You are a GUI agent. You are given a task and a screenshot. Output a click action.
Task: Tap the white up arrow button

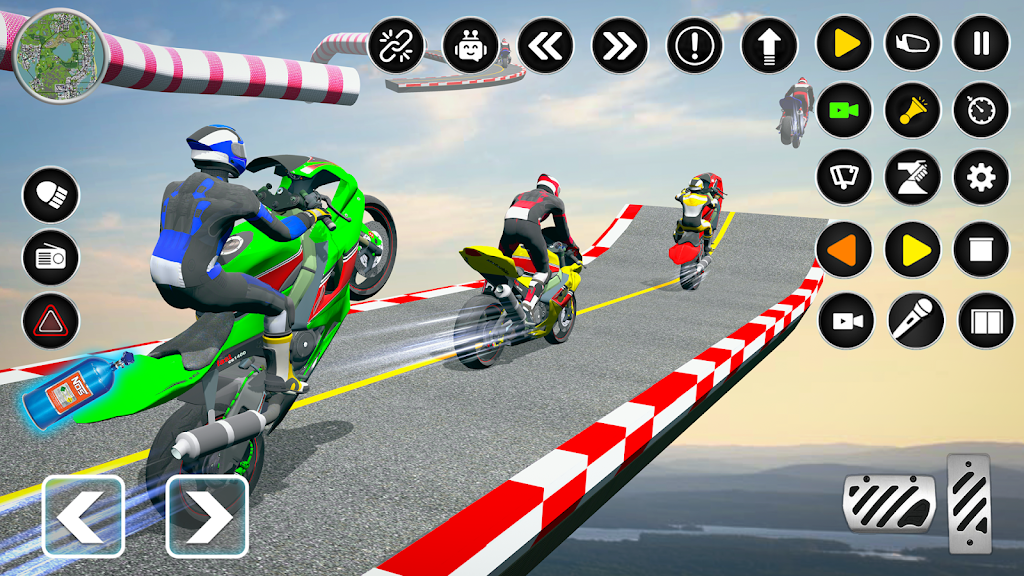(769, 45)
